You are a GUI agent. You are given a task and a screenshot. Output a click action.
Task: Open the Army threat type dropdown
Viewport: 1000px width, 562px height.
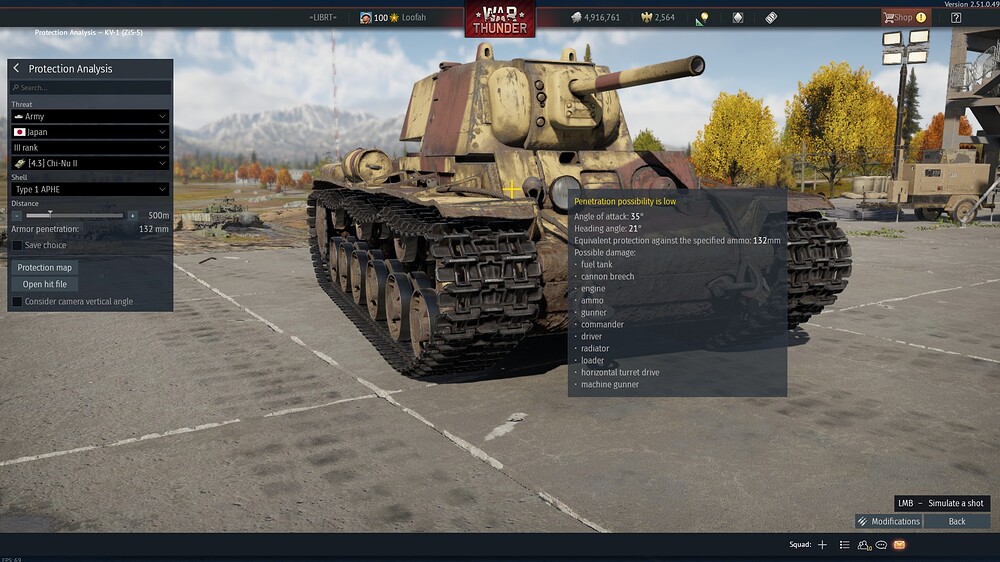point(90,117)
